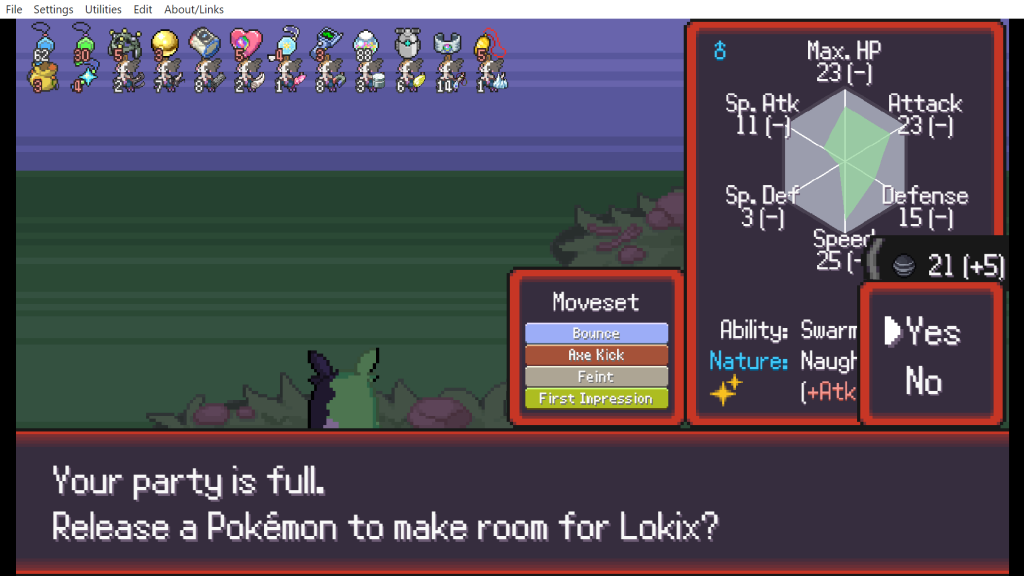
Task: Open the File menu
Action: point(14,9)
